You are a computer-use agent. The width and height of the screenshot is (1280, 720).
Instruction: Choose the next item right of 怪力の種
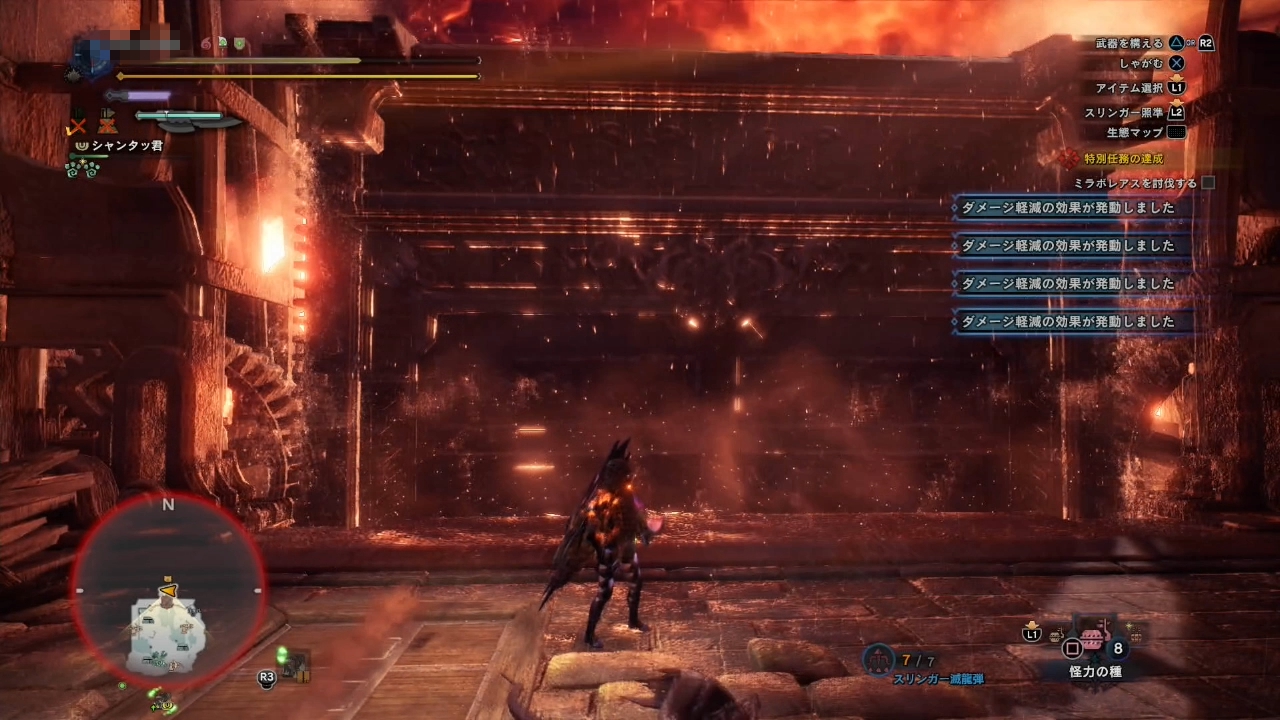click(x=1135, y=632)
